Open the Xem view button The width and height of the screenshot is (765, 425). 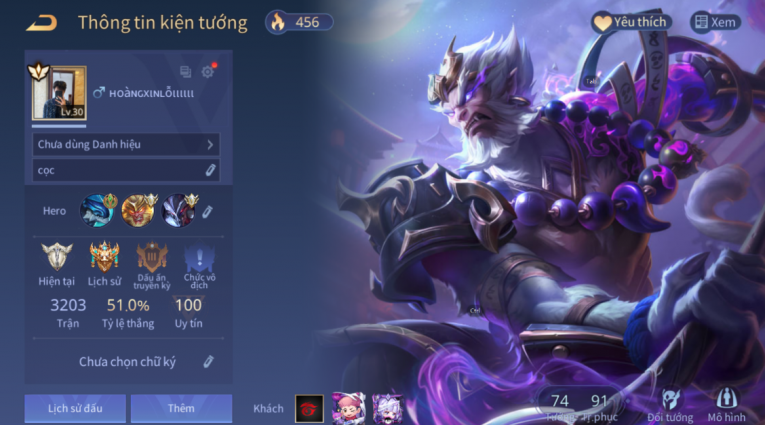[x=716, y=22]
